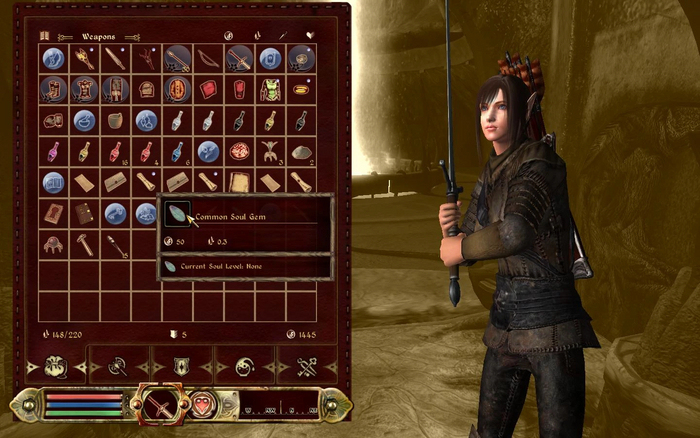This screenshot has width=700, height=438.
Task: Switch to the all-items sack tab
Action: coord(56,367)
